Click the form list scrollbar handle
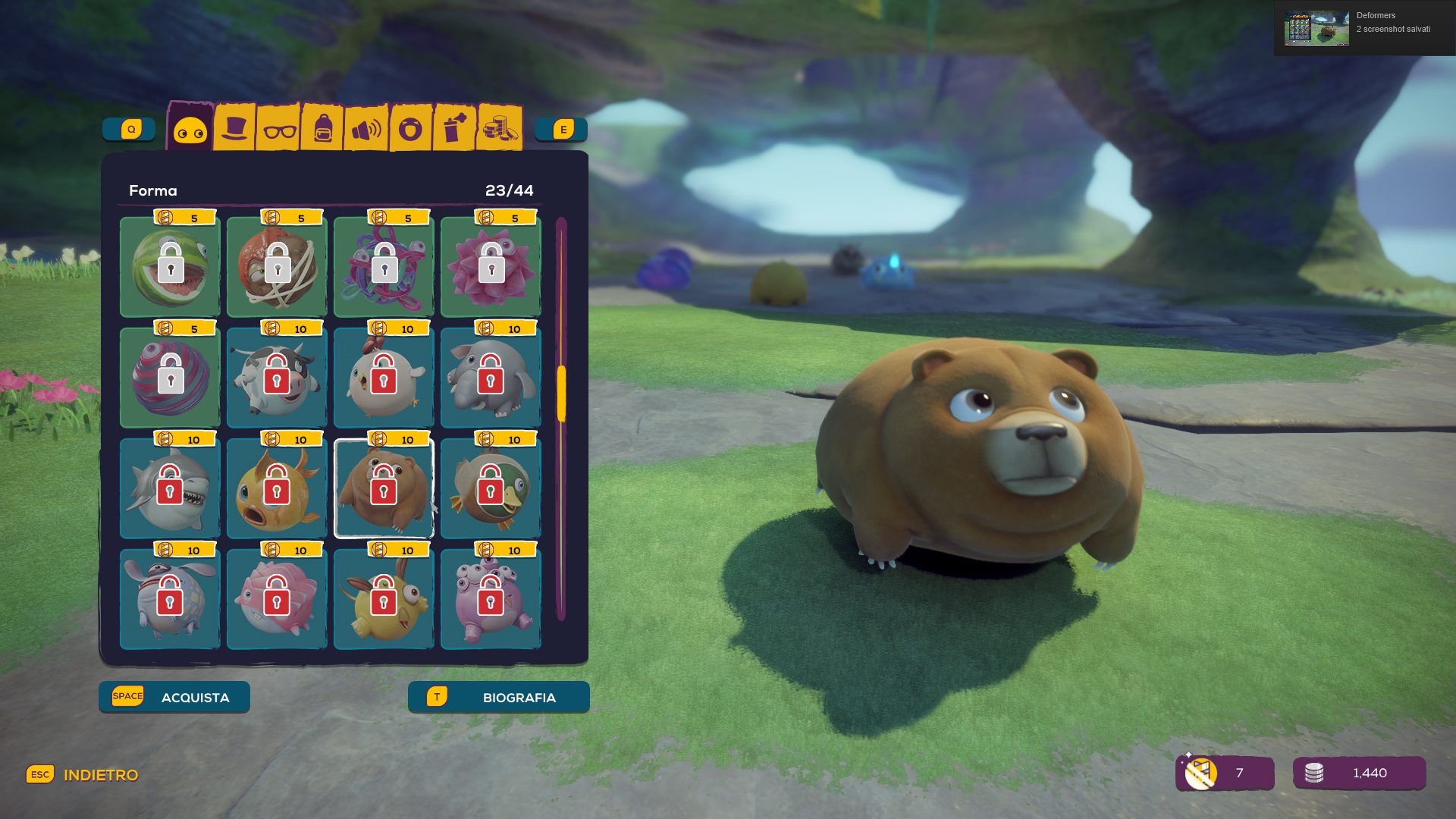1456x819 pixels. (561, 394)
